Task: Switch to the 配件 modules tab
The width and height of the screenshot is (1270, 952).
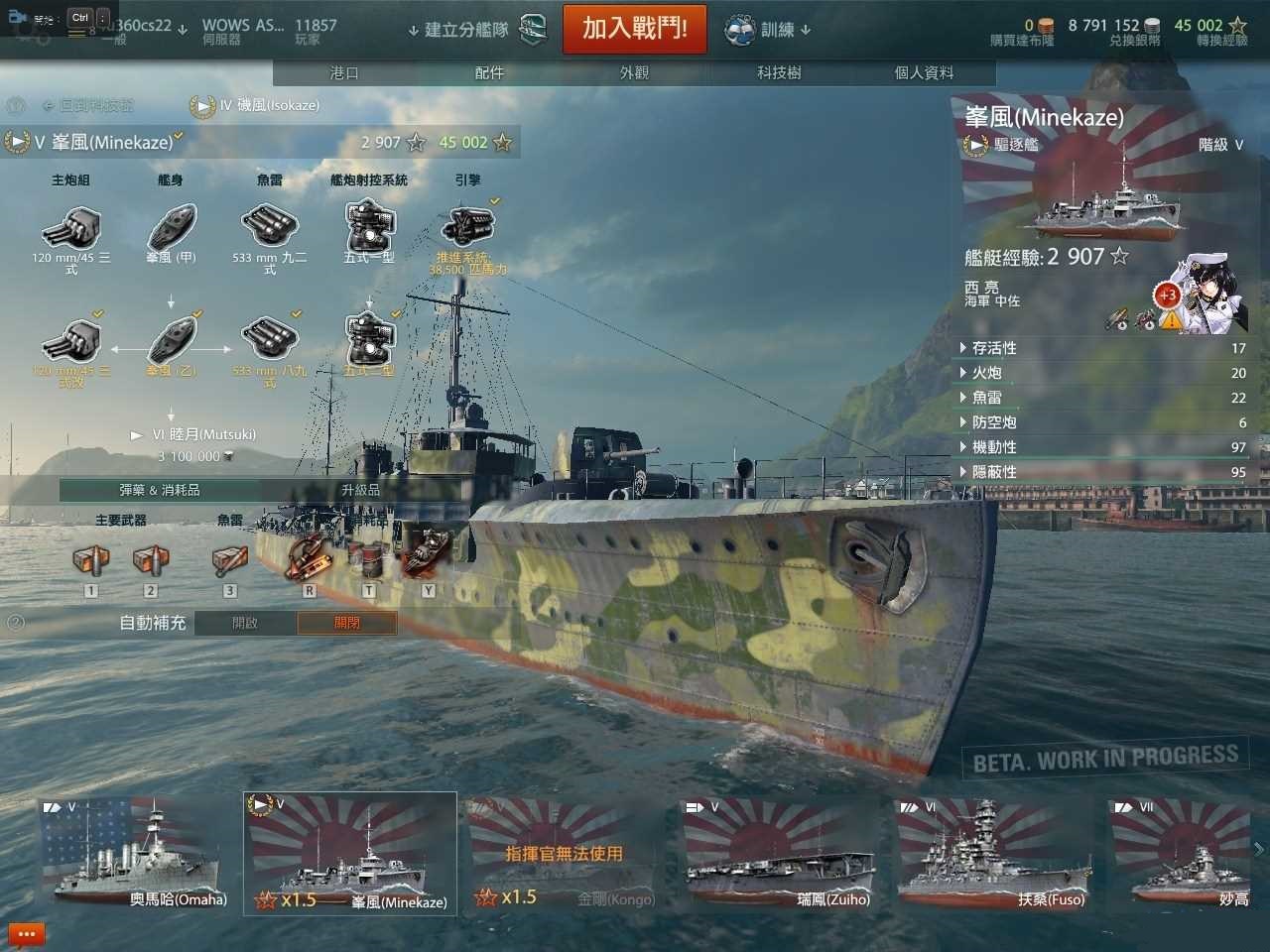Action: point(489,73)
